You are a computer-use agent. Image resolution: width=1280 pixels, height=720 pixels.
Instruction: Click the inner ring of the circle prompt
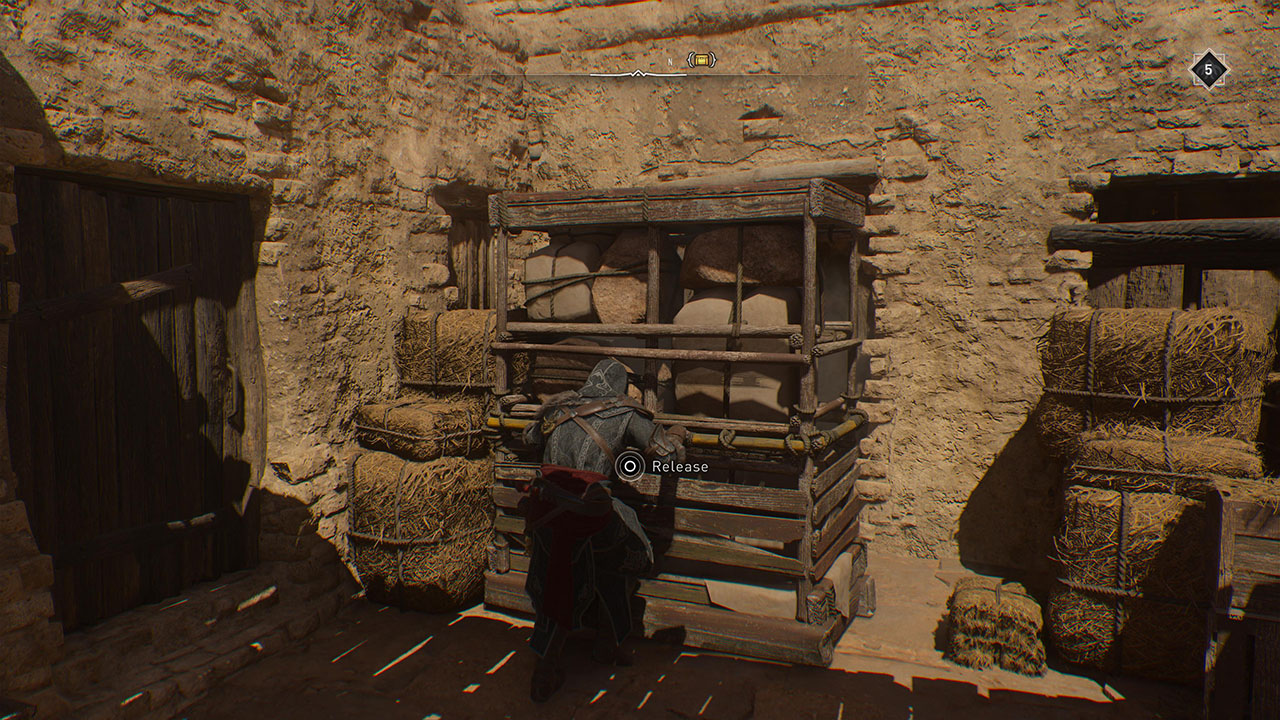tap(630, 466)
